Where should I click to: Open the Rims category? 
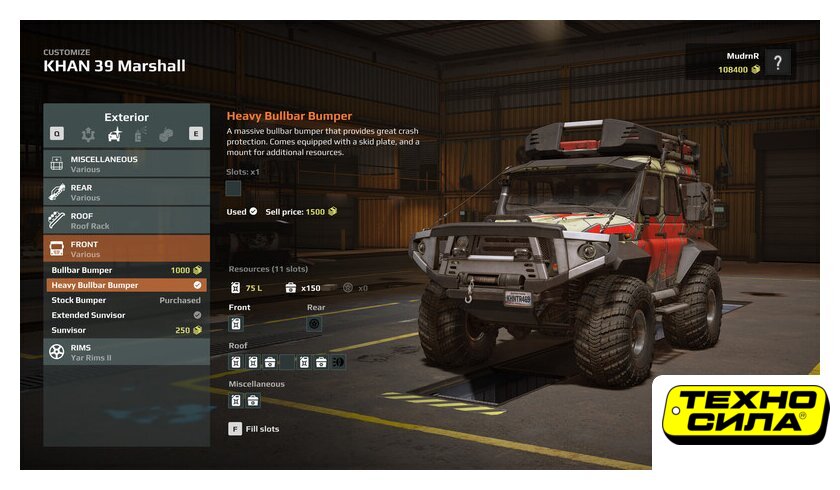[126, 352]
